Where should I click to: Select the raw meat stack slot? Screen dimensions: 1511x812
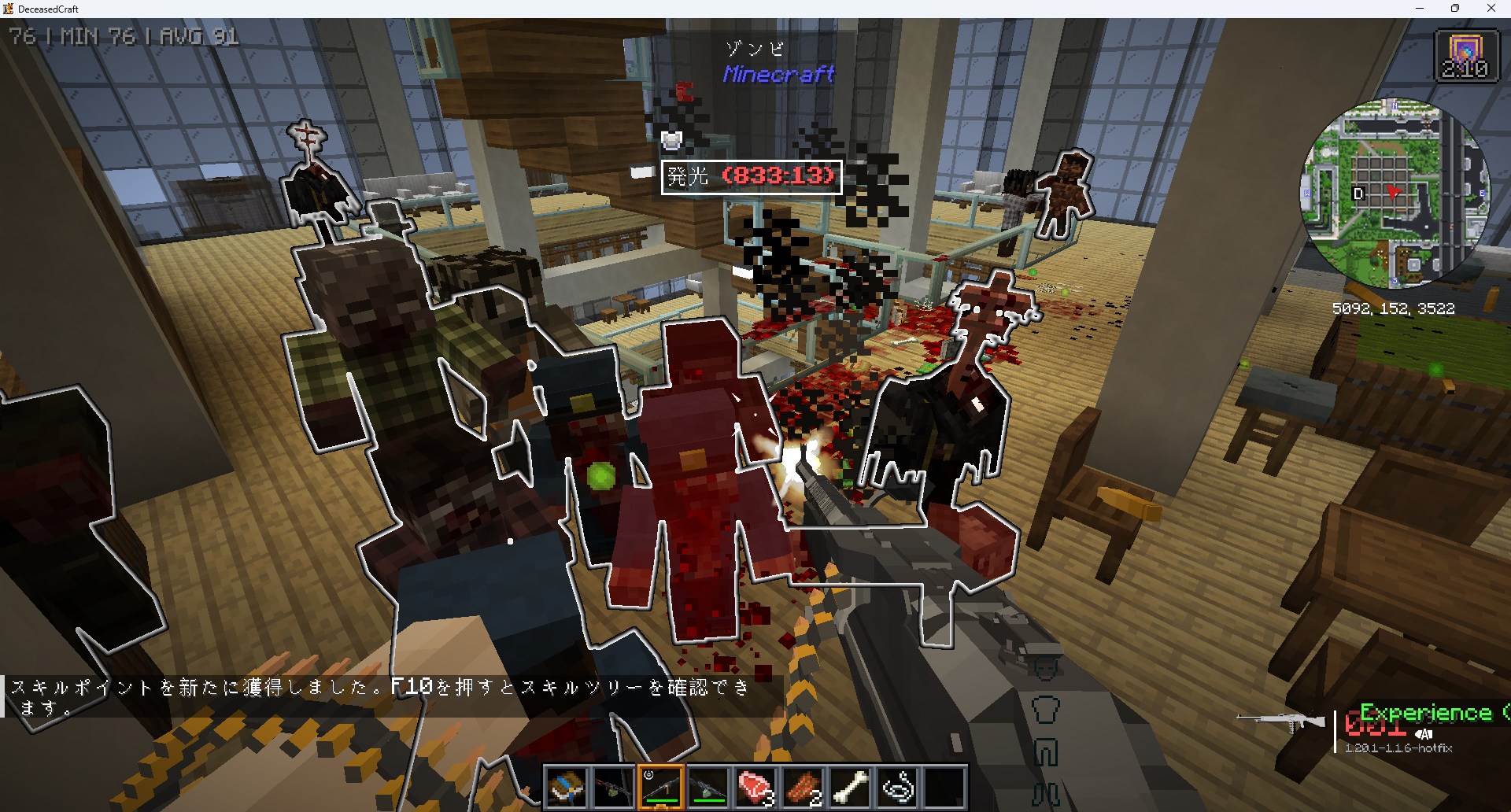click(x=755, y=787)
